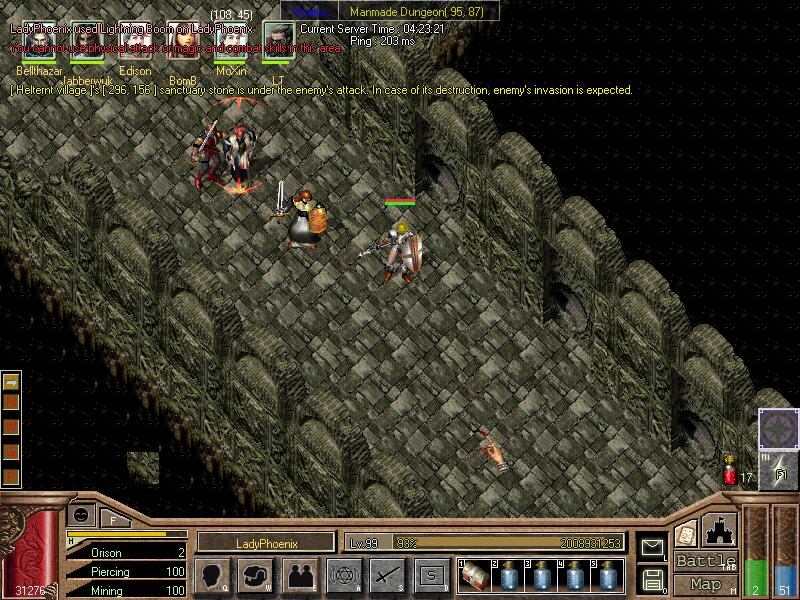Open the scroll parchment icon

[685, 533]
